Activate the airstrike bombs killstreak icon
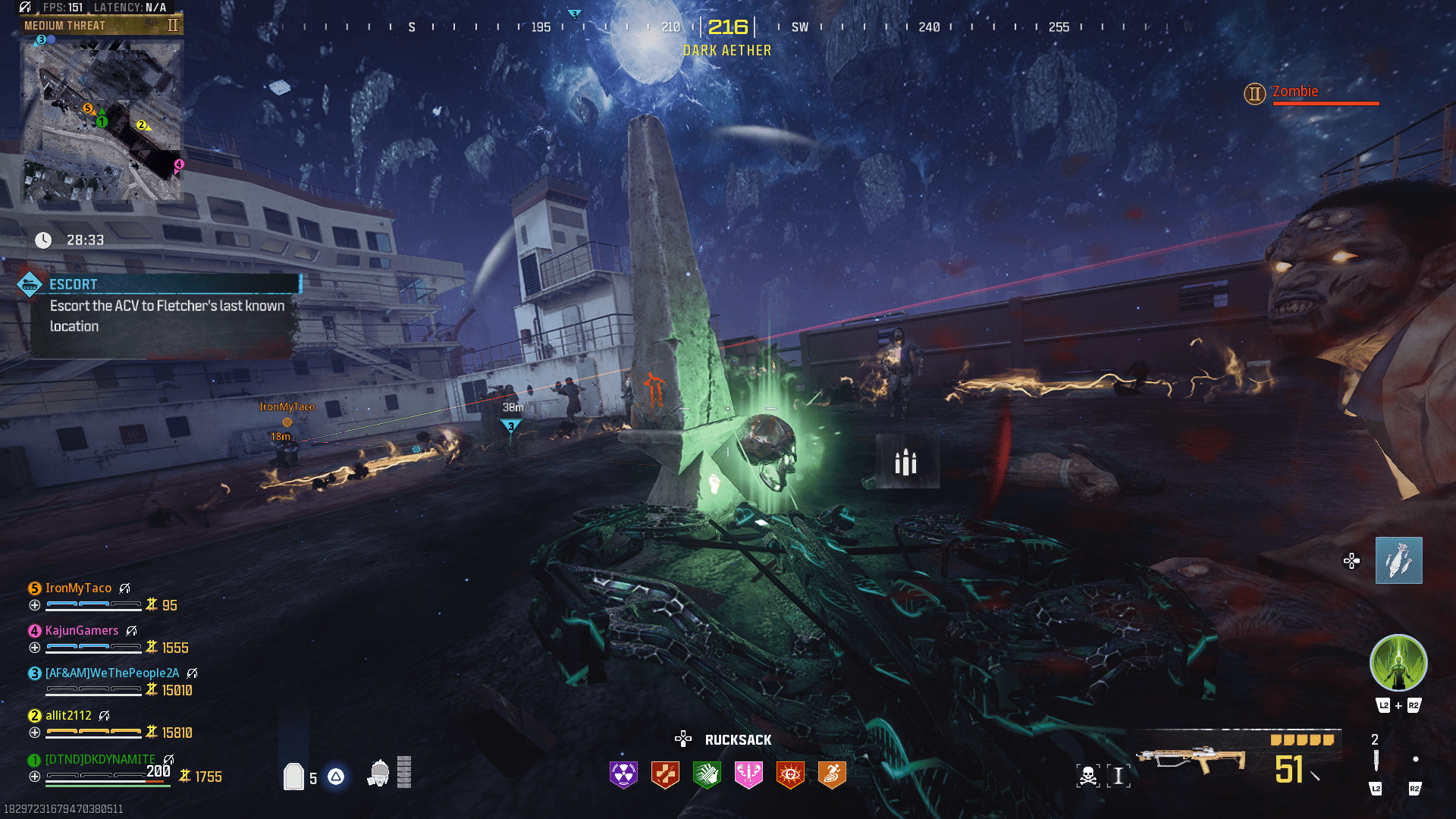 click(1398, 560)
